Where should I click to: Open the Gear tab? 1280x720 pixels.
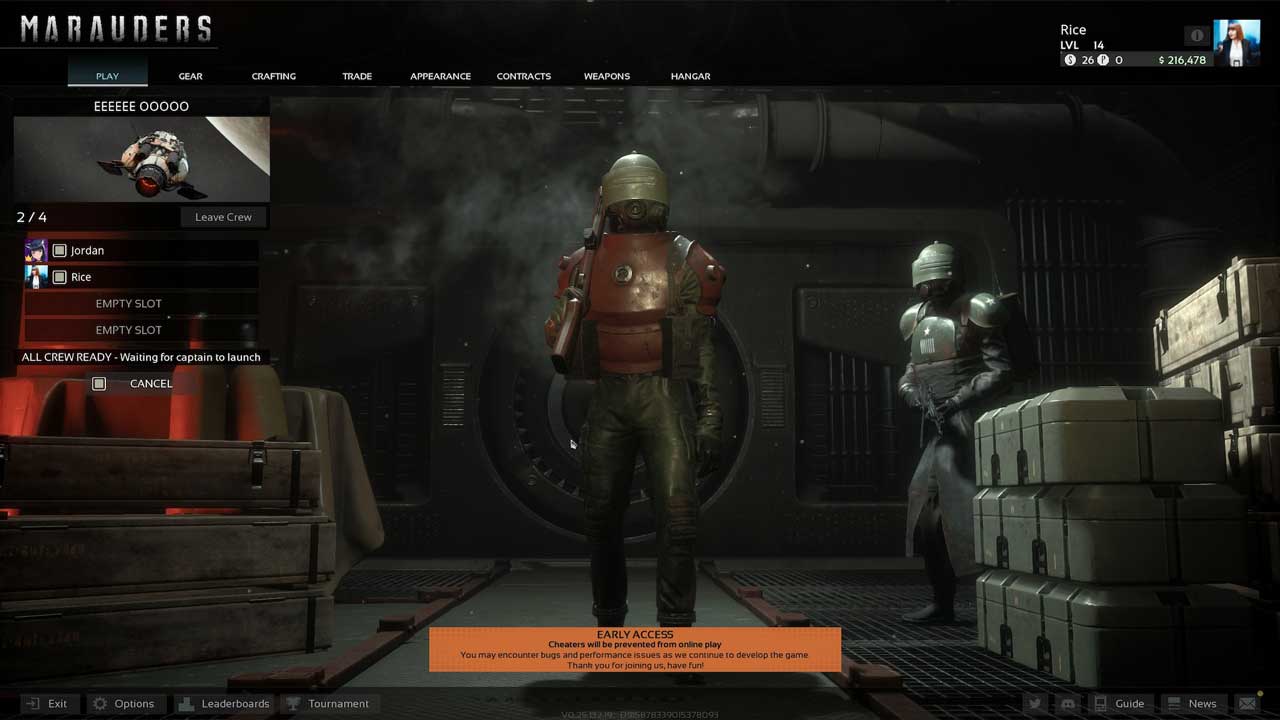[190, 76]
